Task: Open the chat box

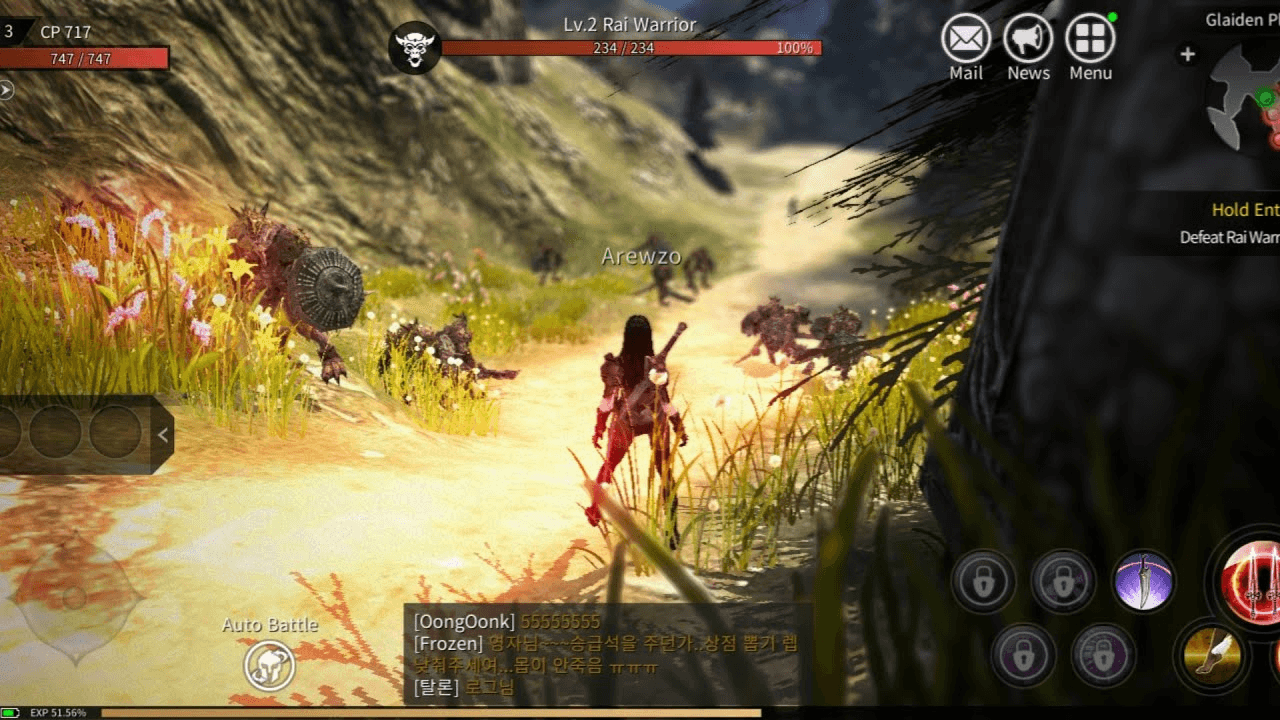Action: coord(607,654)
